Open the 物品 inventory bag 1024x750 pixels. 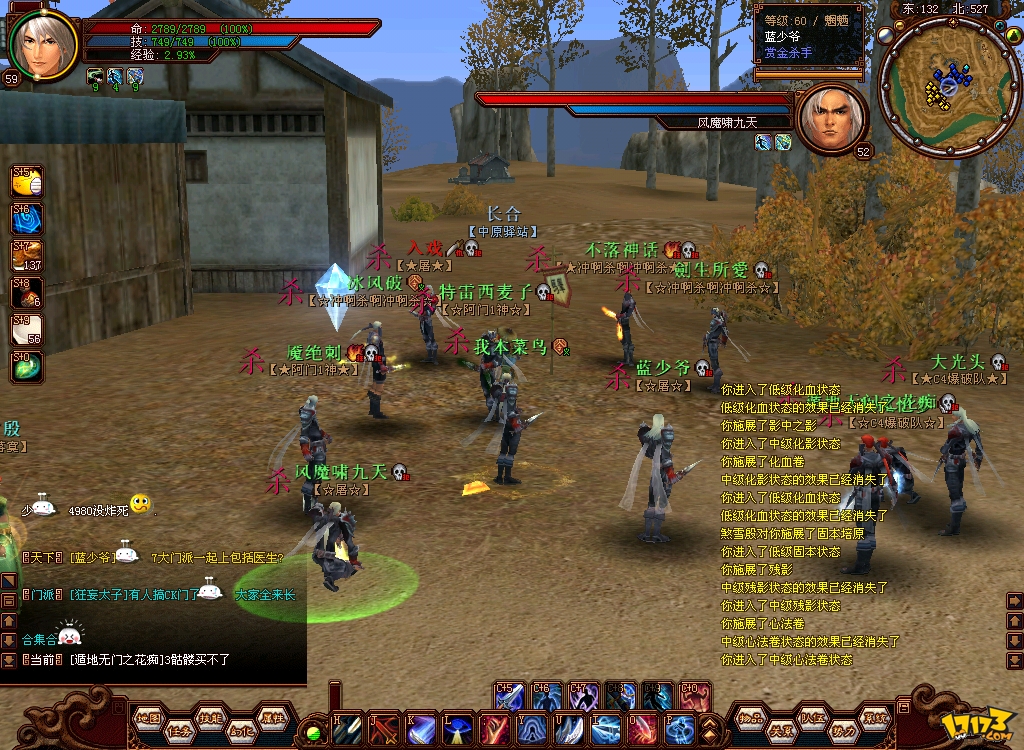pos(750,716)
